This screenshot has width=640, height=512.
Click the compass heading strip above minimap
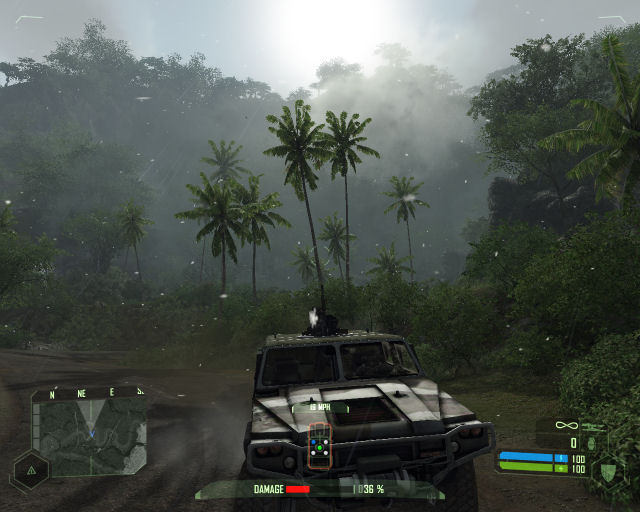point(88,393)
